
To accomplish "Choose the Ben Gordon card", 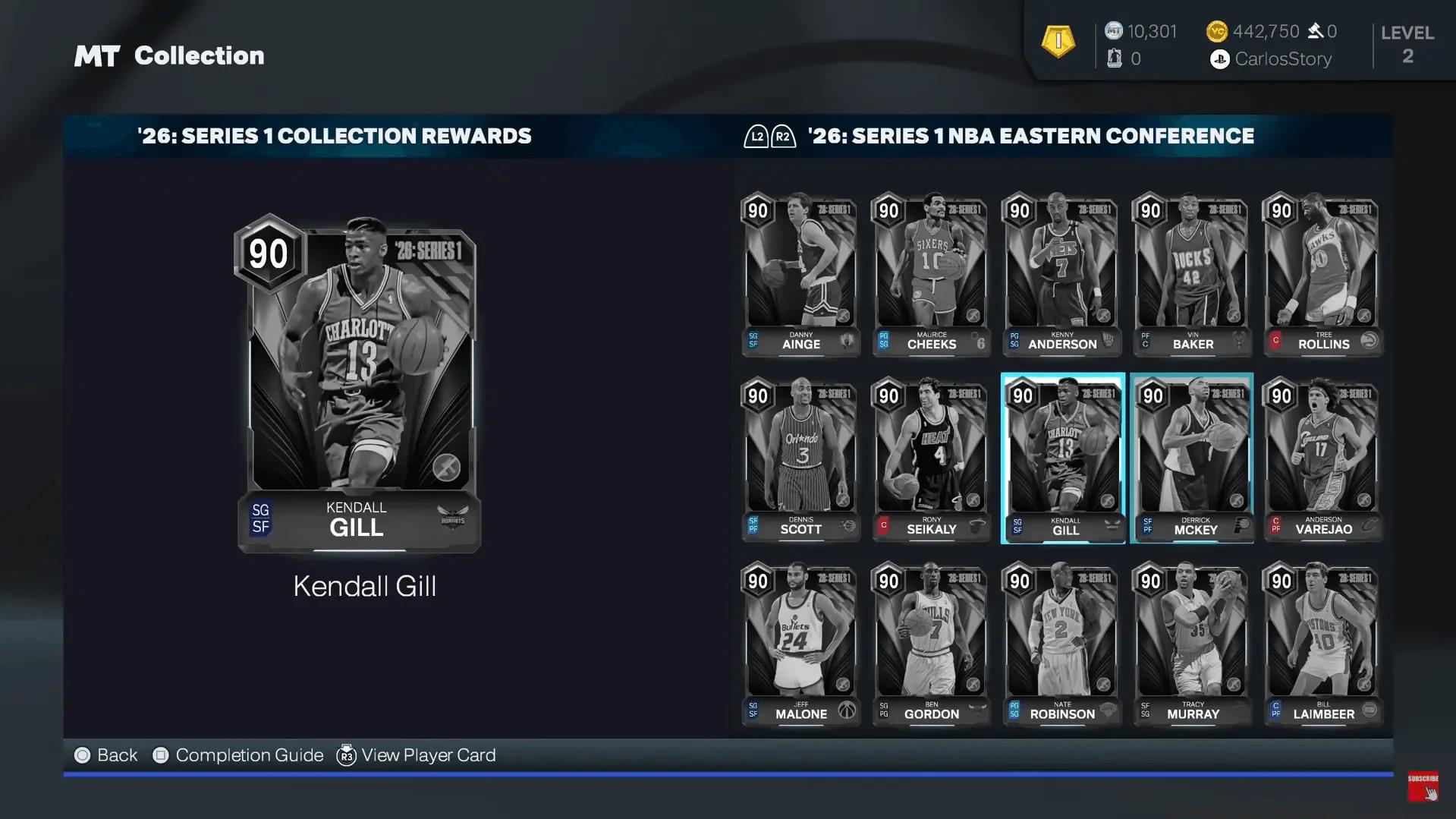I will pyautogui.click(x=931, y=644).
